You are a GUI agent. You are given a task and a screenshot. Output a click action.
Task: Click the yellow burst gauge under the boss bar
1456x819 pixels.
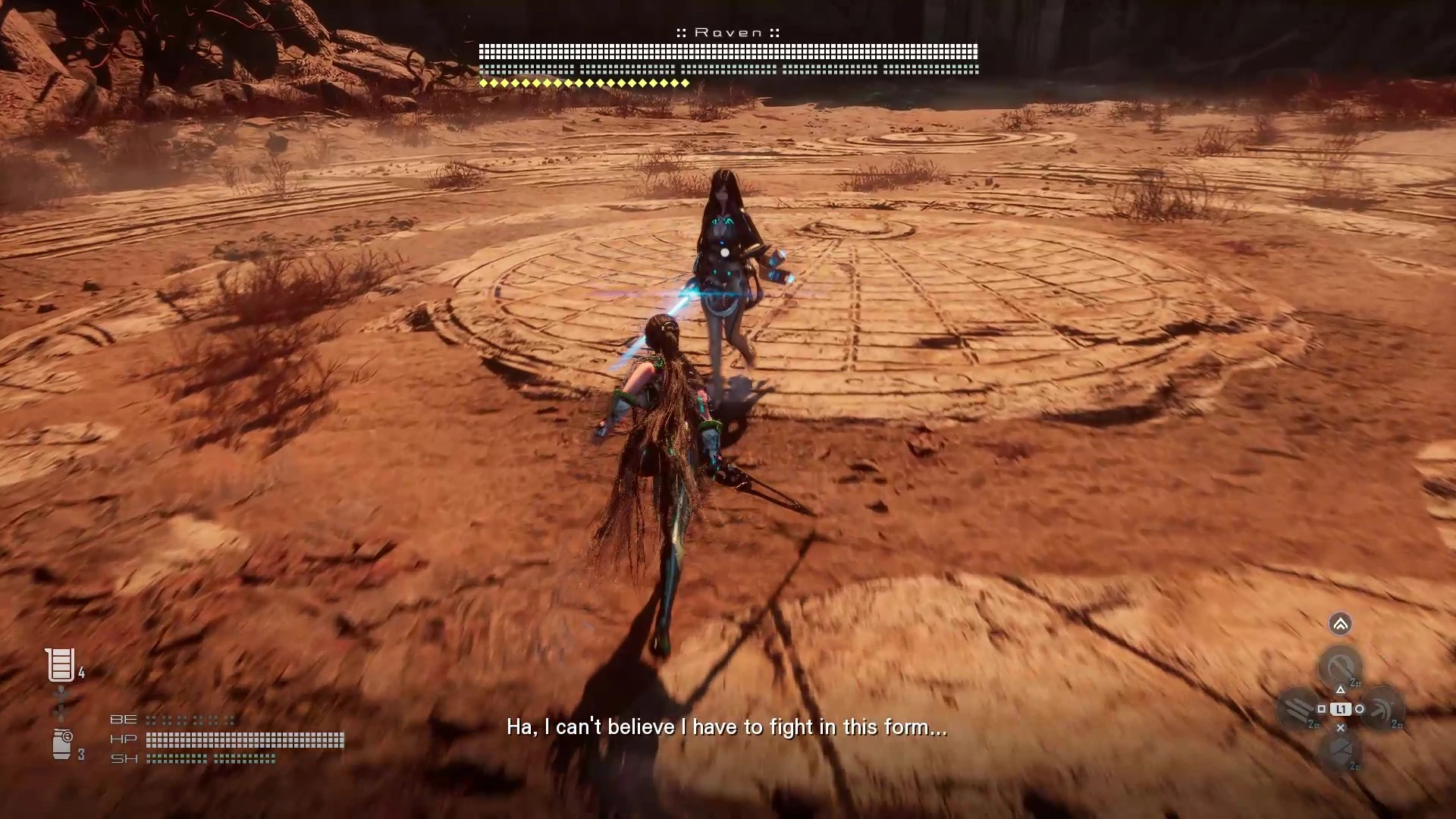pos(584,83)
